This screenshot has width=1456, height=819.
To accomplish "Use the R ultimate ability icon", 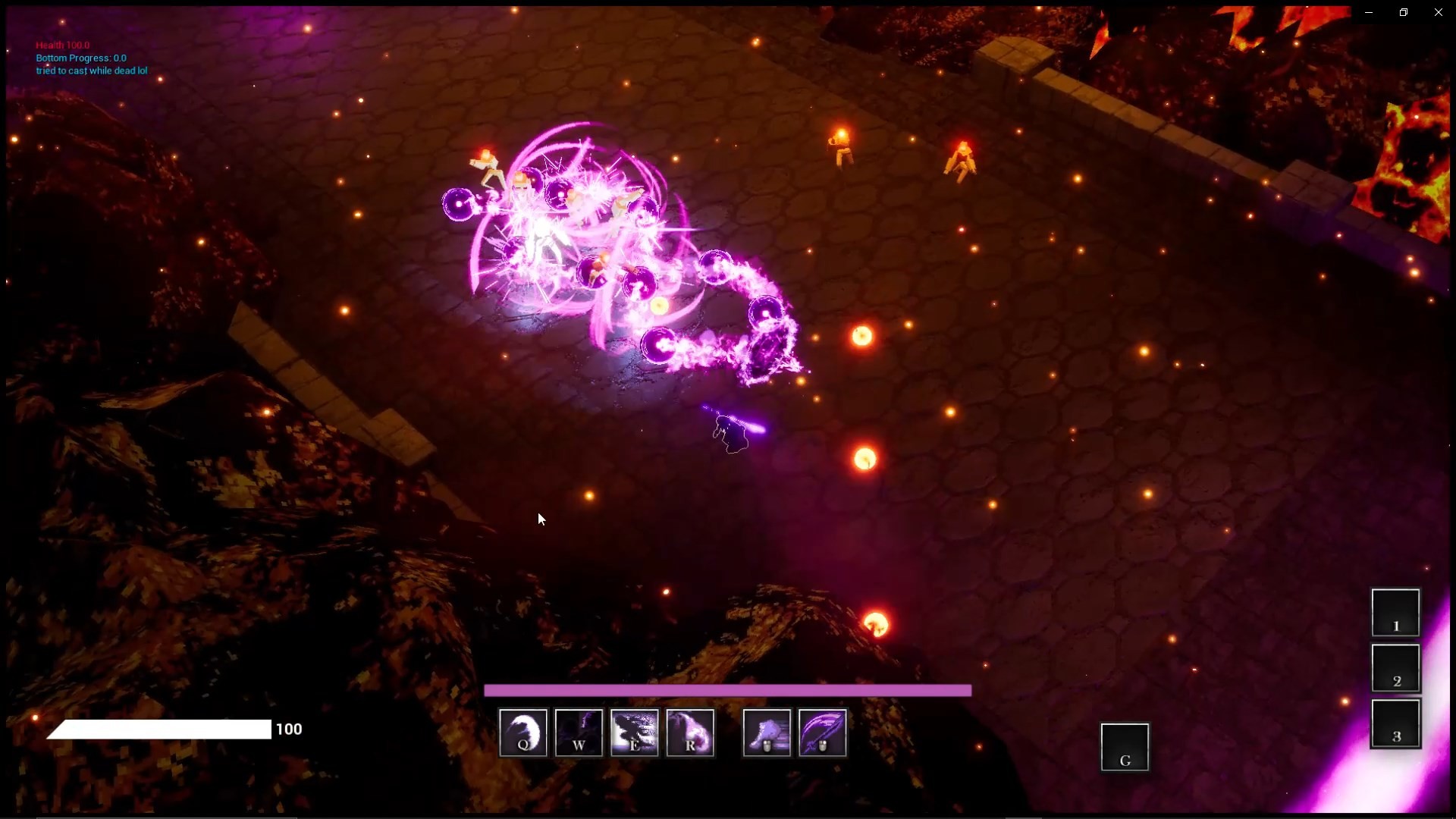I will pyautogui.click(x=691, y=733).
